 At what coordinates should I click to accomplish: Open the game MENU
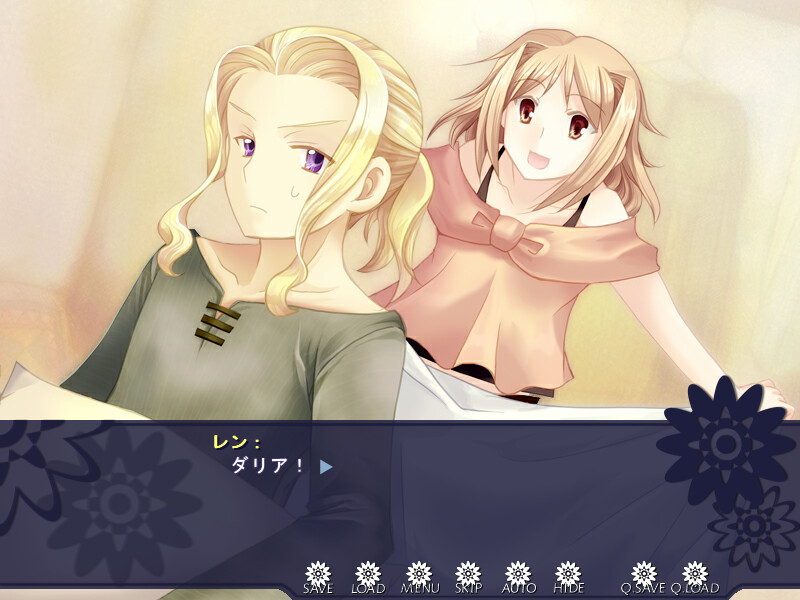tap(418, 575)
